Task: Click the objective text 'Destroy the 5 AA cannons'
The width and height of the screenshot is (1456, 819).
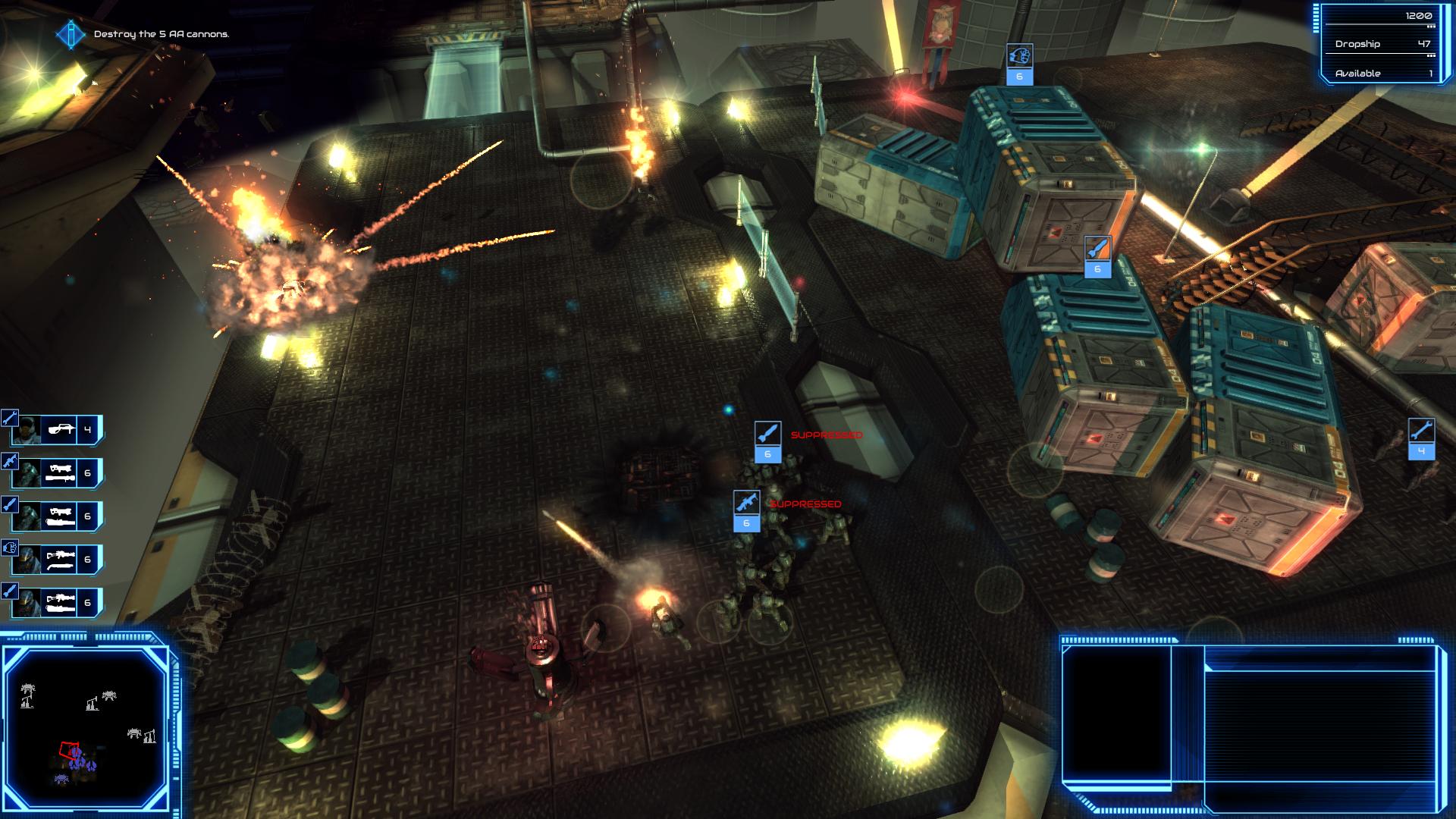Action: coord(162,34)
